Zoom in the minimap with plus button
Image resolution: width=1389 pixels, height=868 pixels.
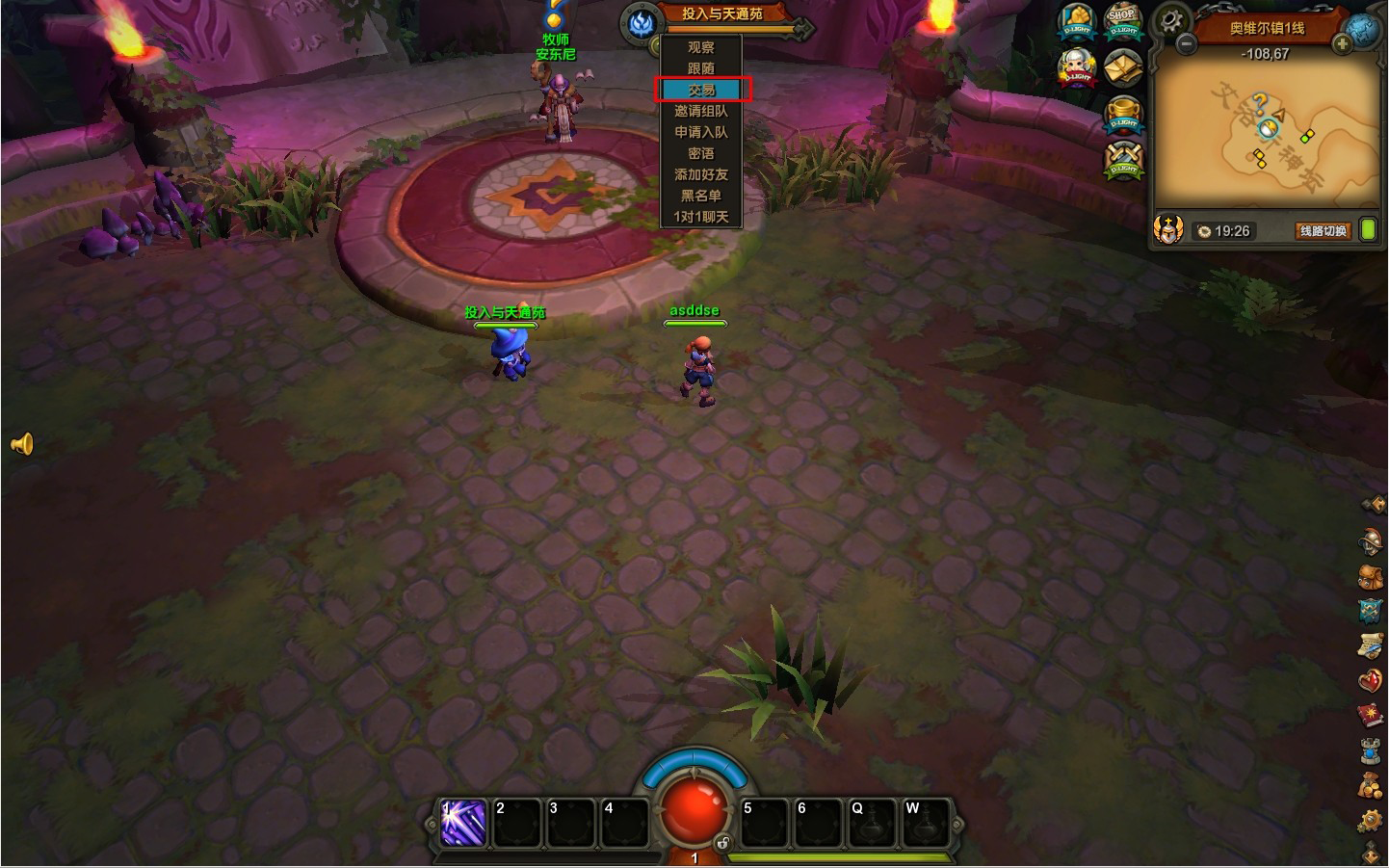point(1342,44)
